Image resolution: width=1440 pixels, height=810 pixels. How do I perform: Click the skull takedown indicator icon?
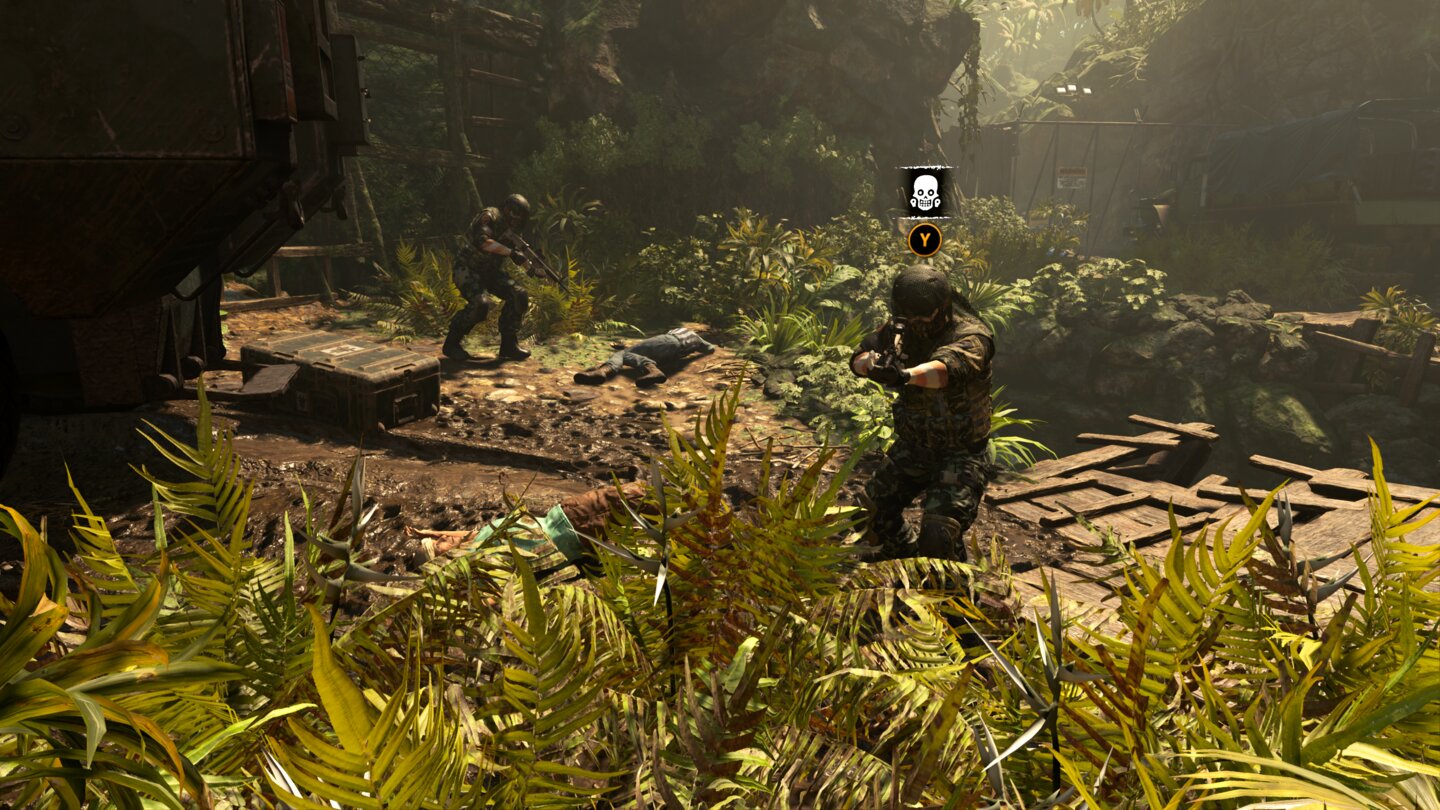(x=925, y=193)
